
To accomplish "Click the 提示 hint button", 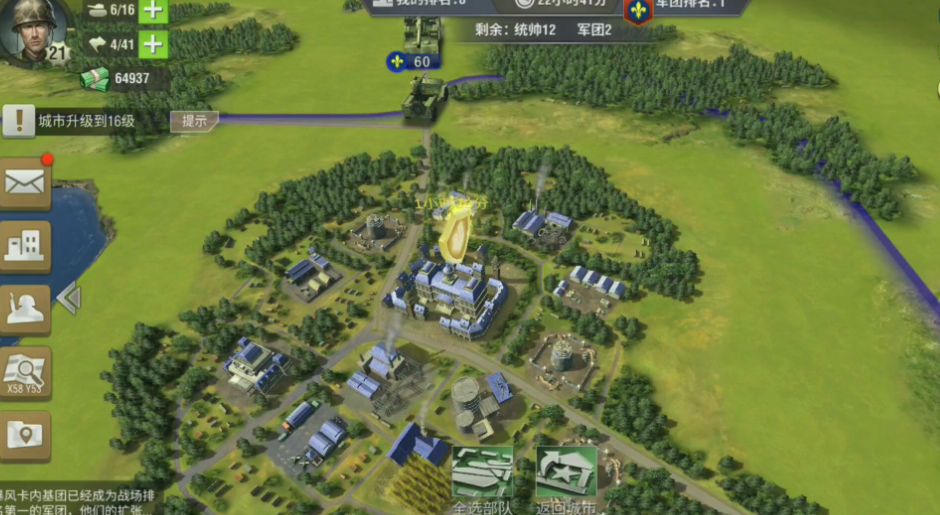I will pos(194,121).
